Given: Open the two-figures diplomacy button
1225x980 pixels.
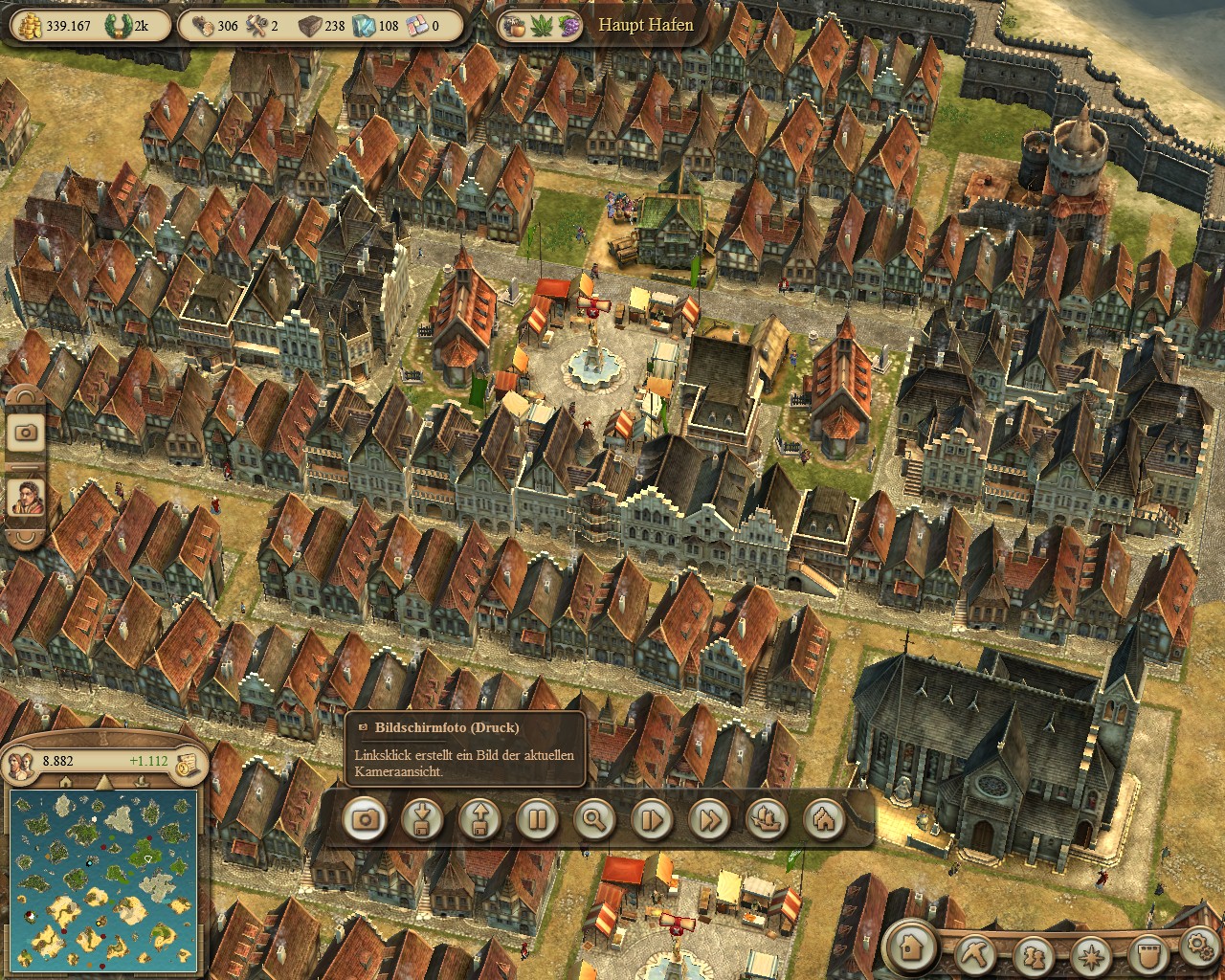Looking at the screenshot, I should click(x=1034, y=953).
